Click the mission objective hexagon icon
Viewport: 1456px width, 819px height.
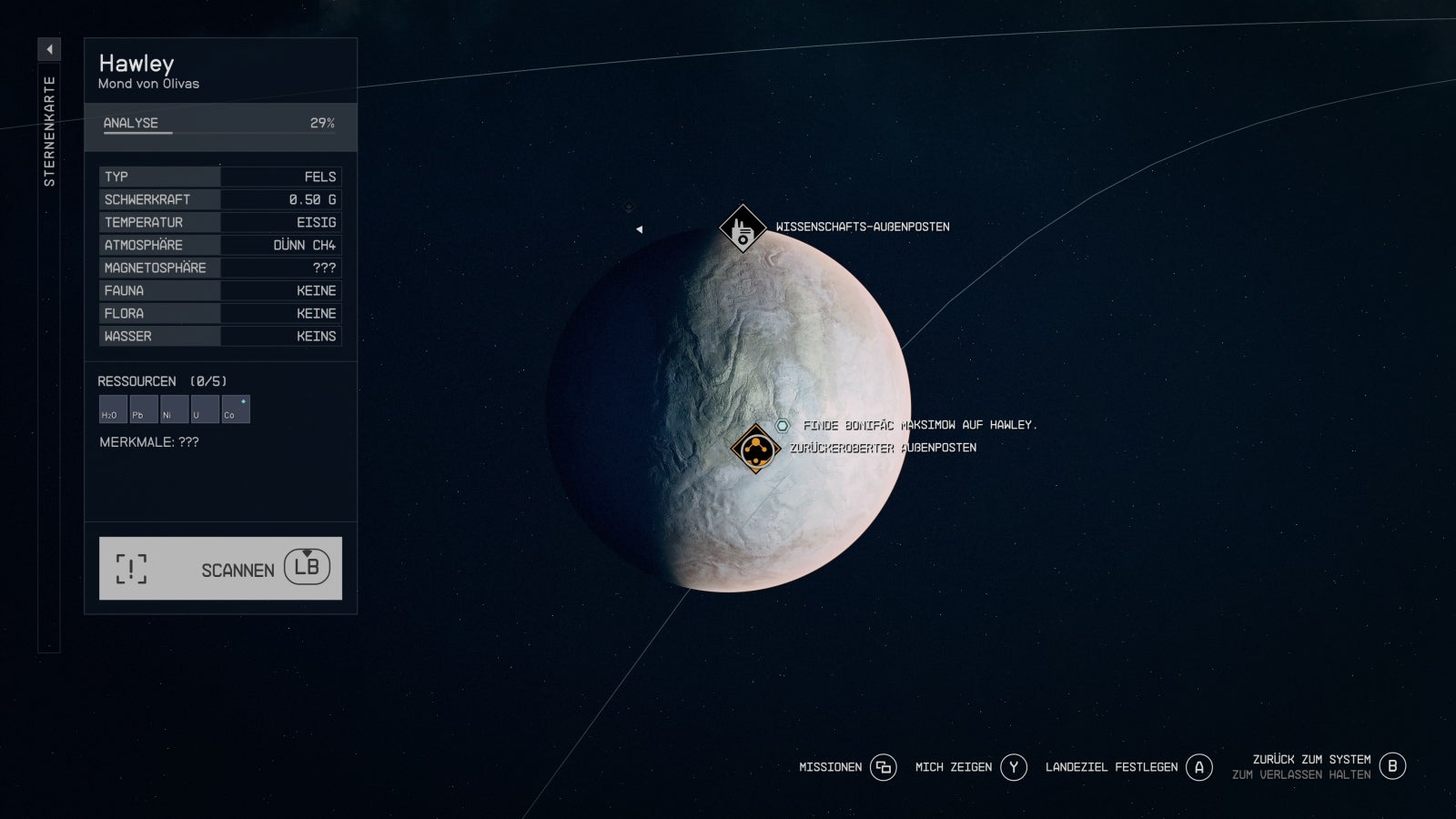coord(783,423)
